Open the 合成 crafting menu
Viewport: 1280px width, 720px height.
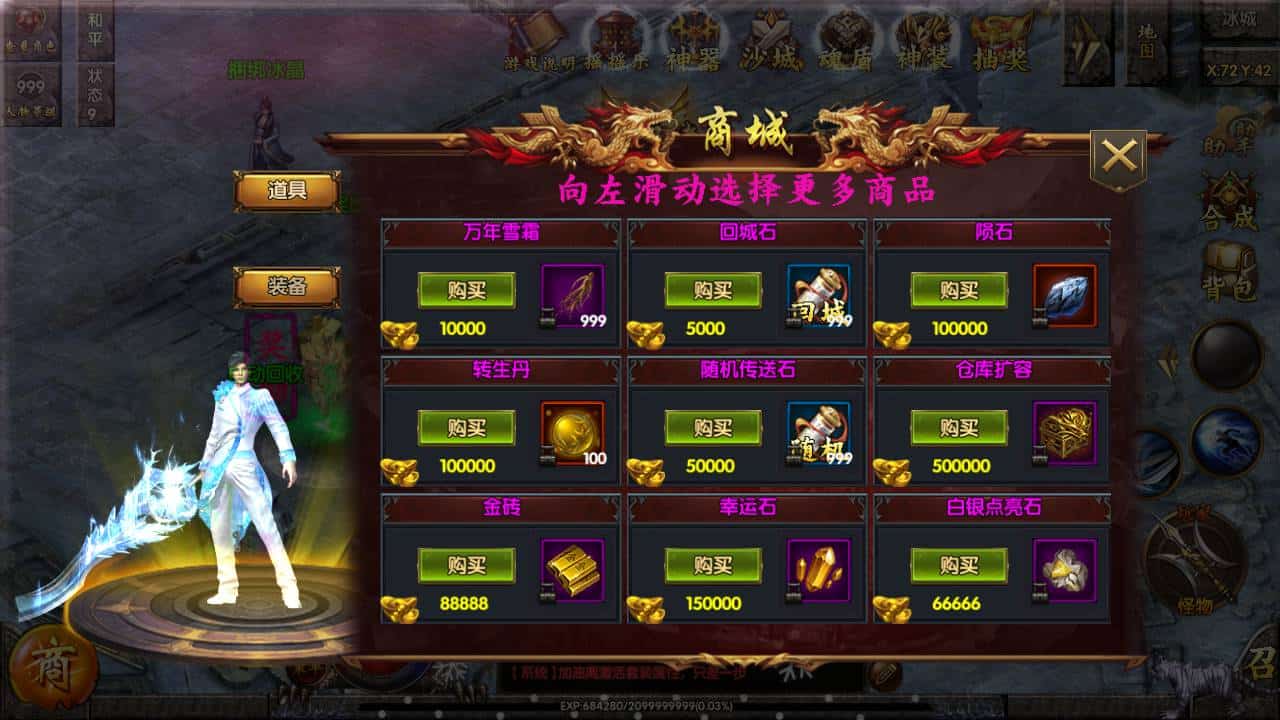click(1228, 201)
